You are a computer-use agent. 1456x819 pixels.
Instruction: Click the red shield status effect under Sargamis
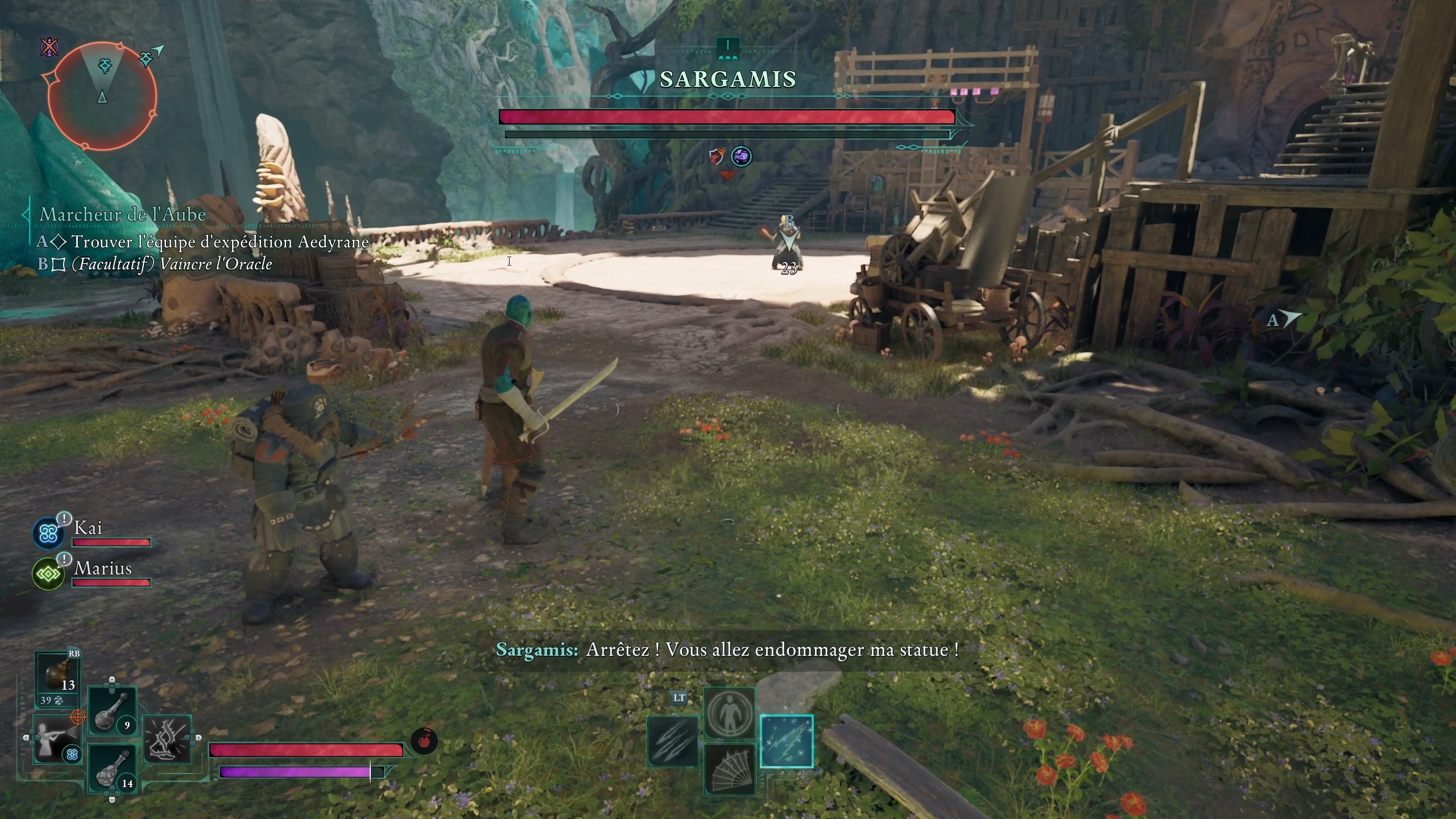point(717,156)
